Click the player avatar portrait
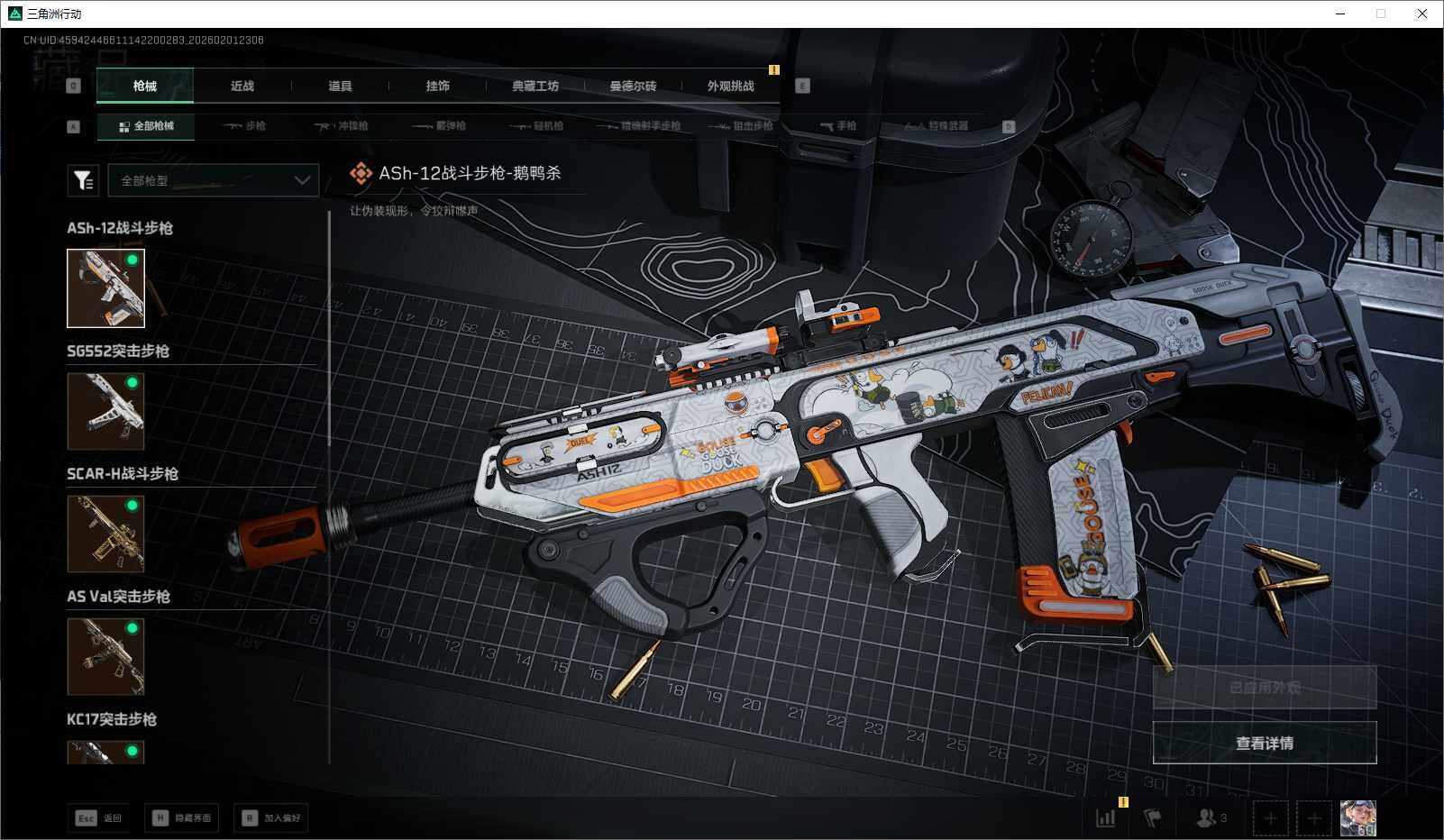1444x840 pixels. (1357, 818)
